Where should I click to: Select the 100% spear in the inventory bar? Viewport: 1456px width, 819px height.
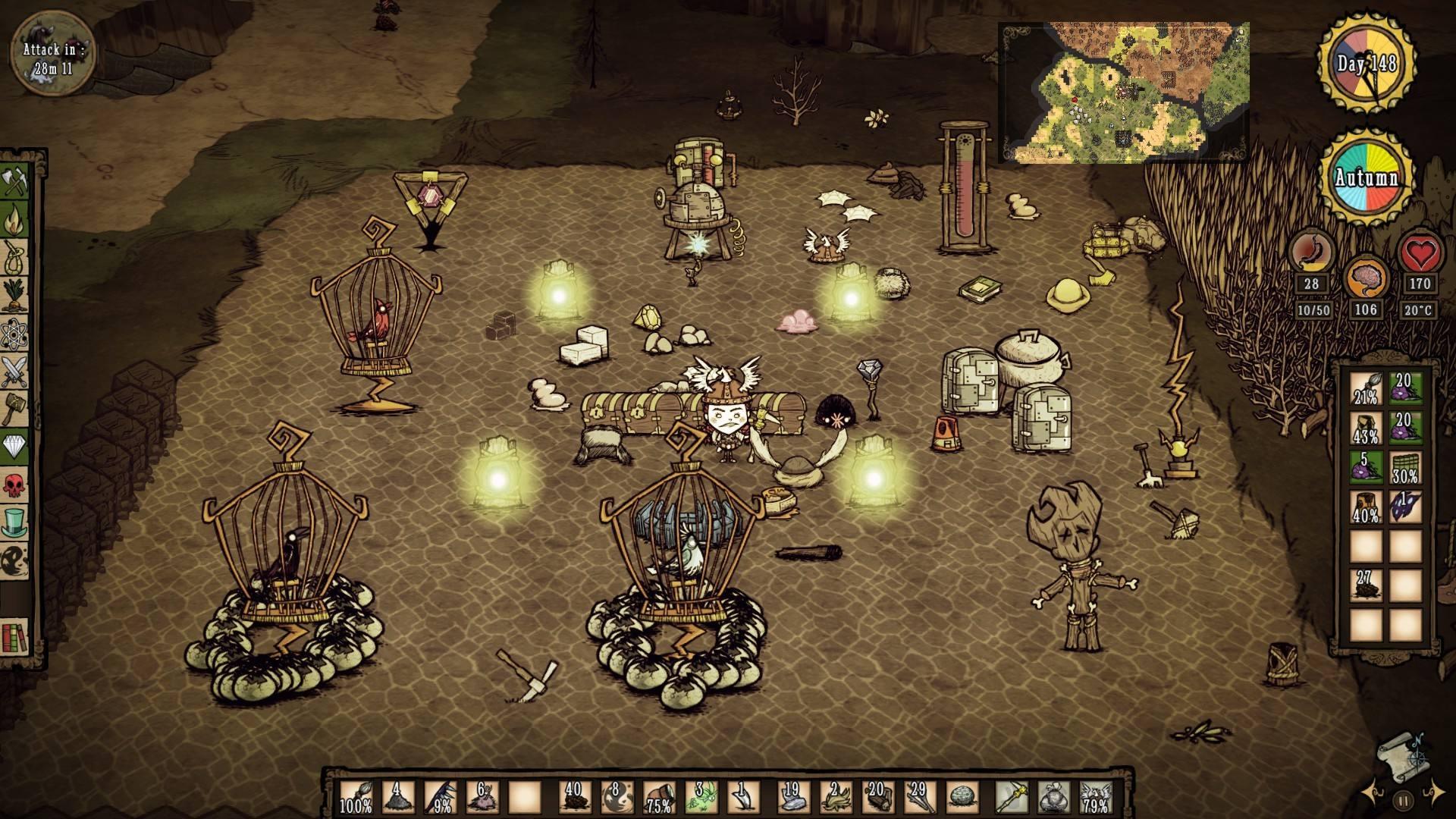tap(356, 796)
